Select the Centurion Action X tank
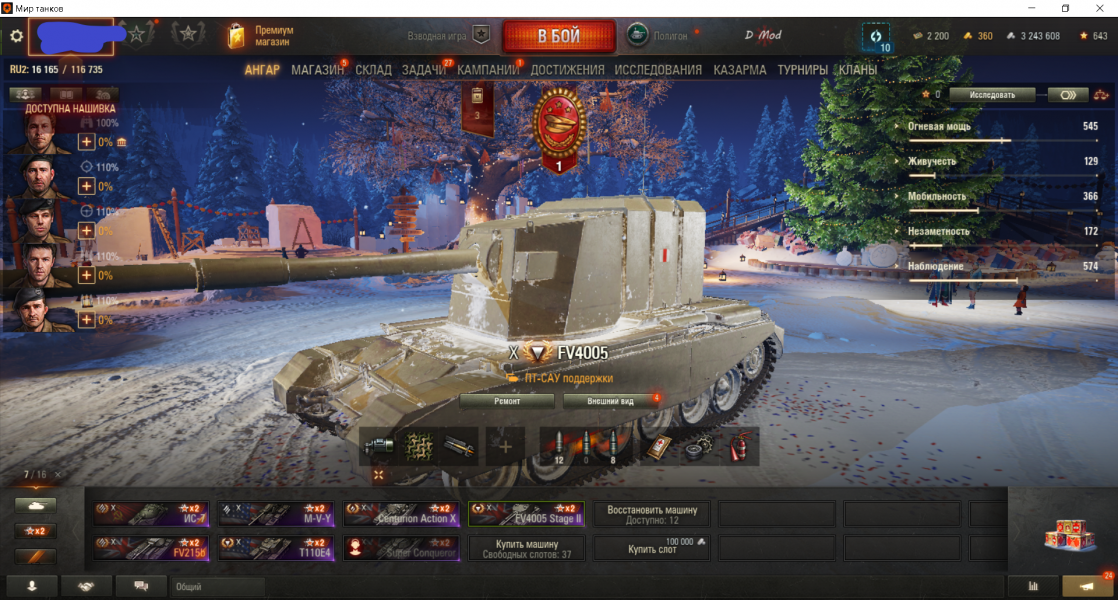This screenshot has width=1118, height=600. coord(401,514)
